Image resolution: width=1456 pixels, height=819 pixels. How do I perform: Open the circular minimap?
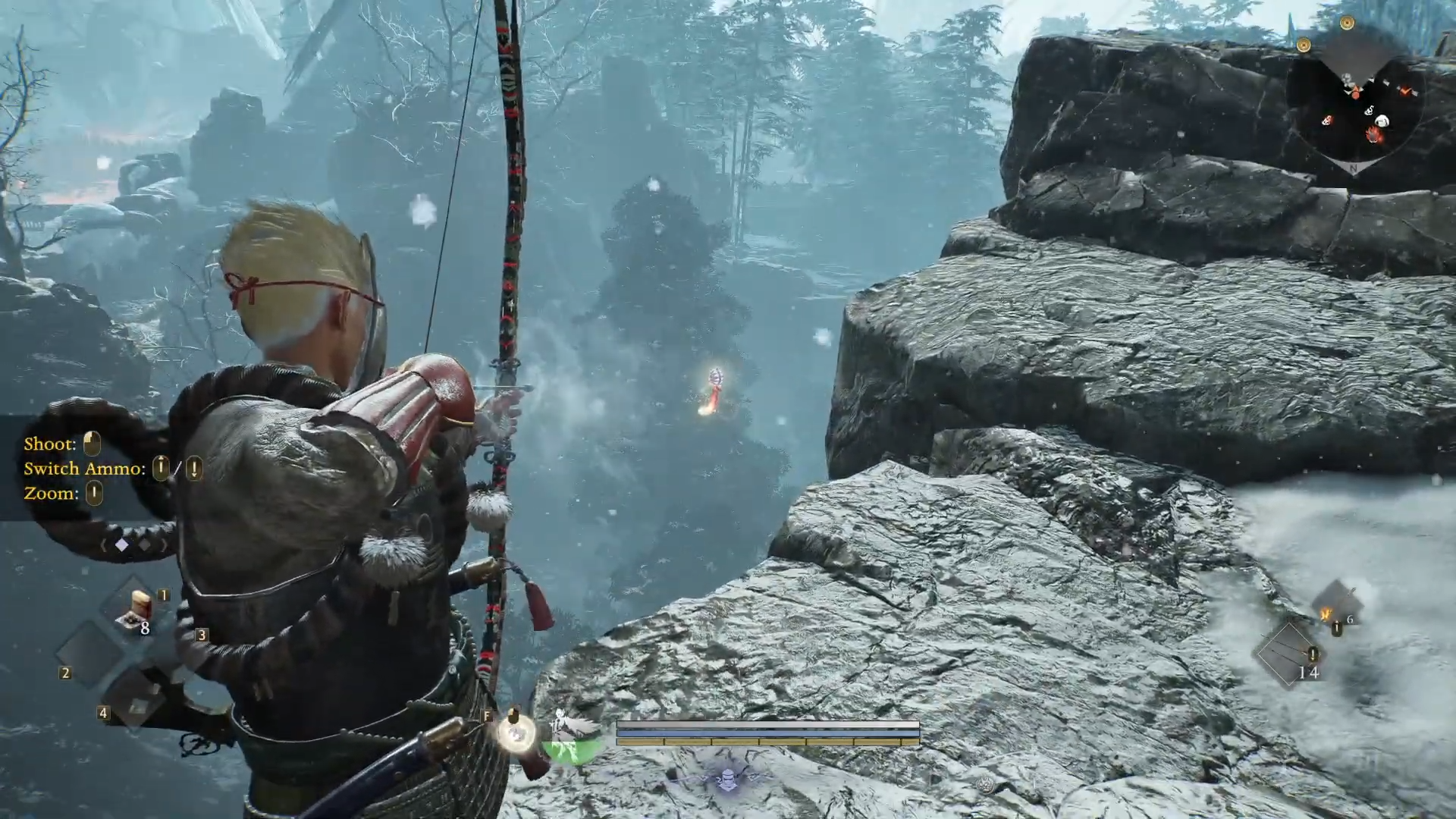click(x=1354, y=106)
